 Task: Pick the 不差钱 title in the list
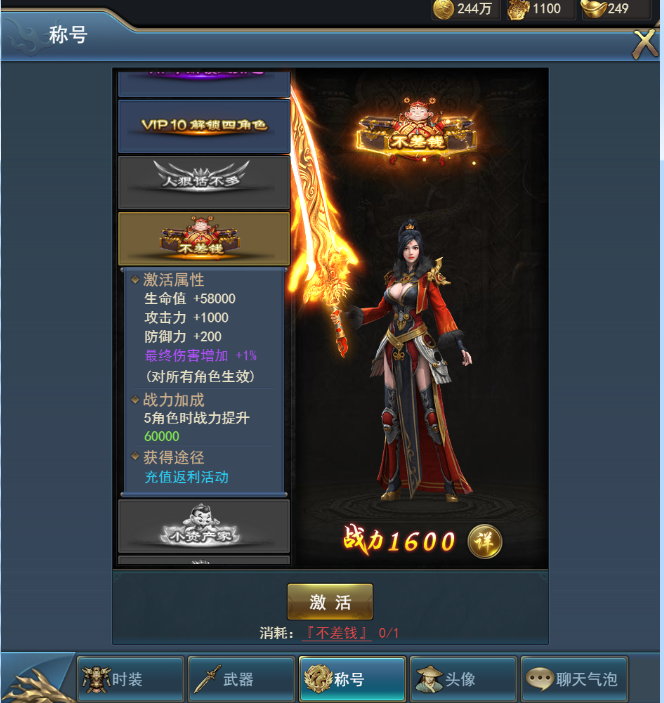point(204,238)
